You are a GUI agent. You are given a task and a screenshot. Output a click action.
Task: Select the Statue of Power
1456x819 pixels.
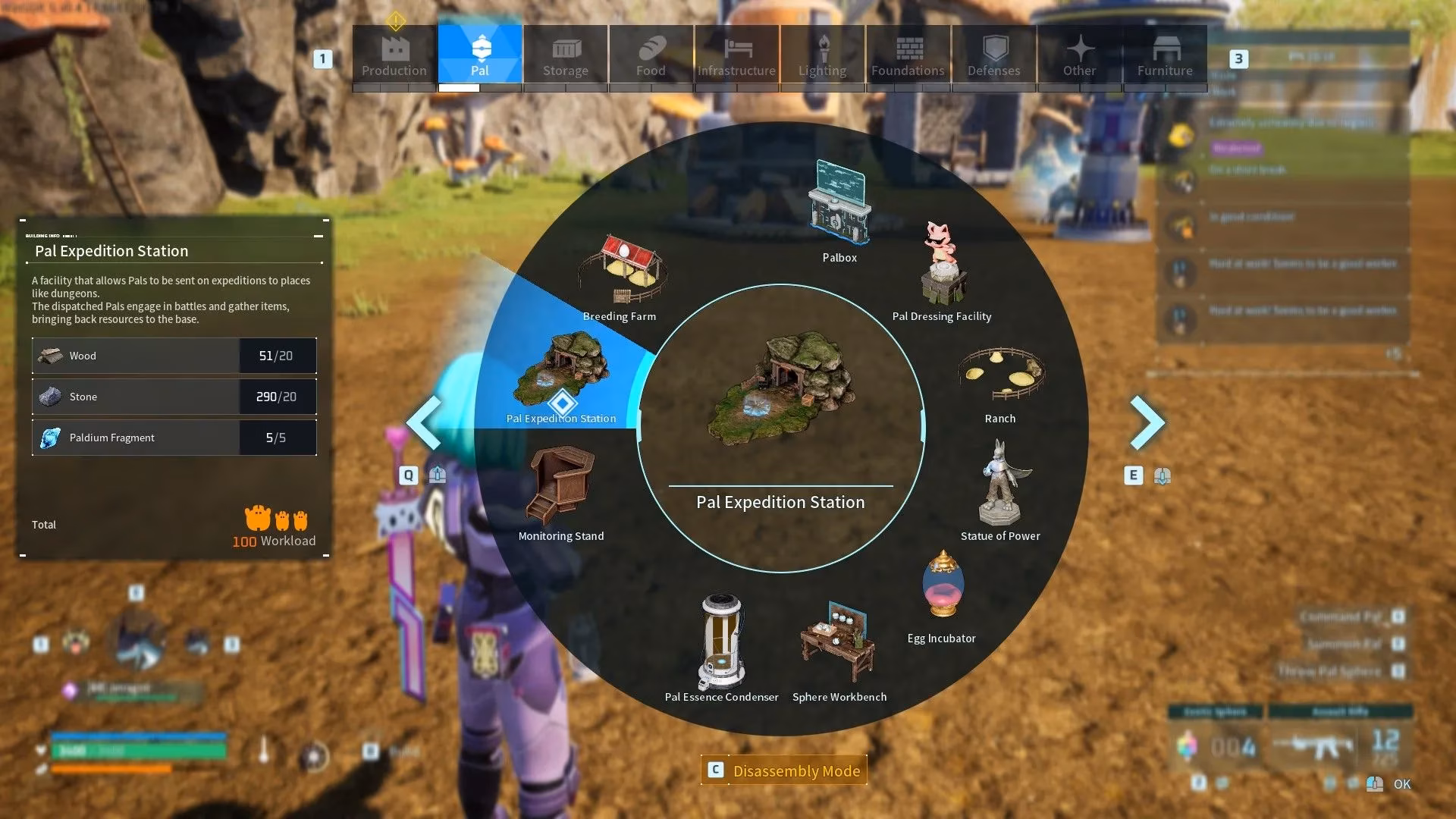(x=999, y=489)
